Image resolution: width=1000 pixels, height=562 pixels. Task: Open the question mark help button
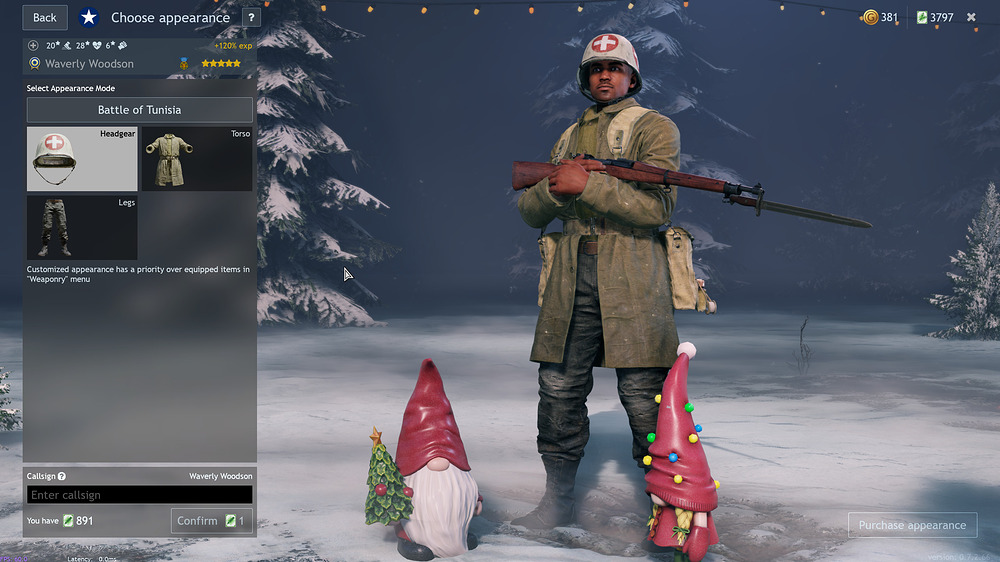click(x=251, y=17)
